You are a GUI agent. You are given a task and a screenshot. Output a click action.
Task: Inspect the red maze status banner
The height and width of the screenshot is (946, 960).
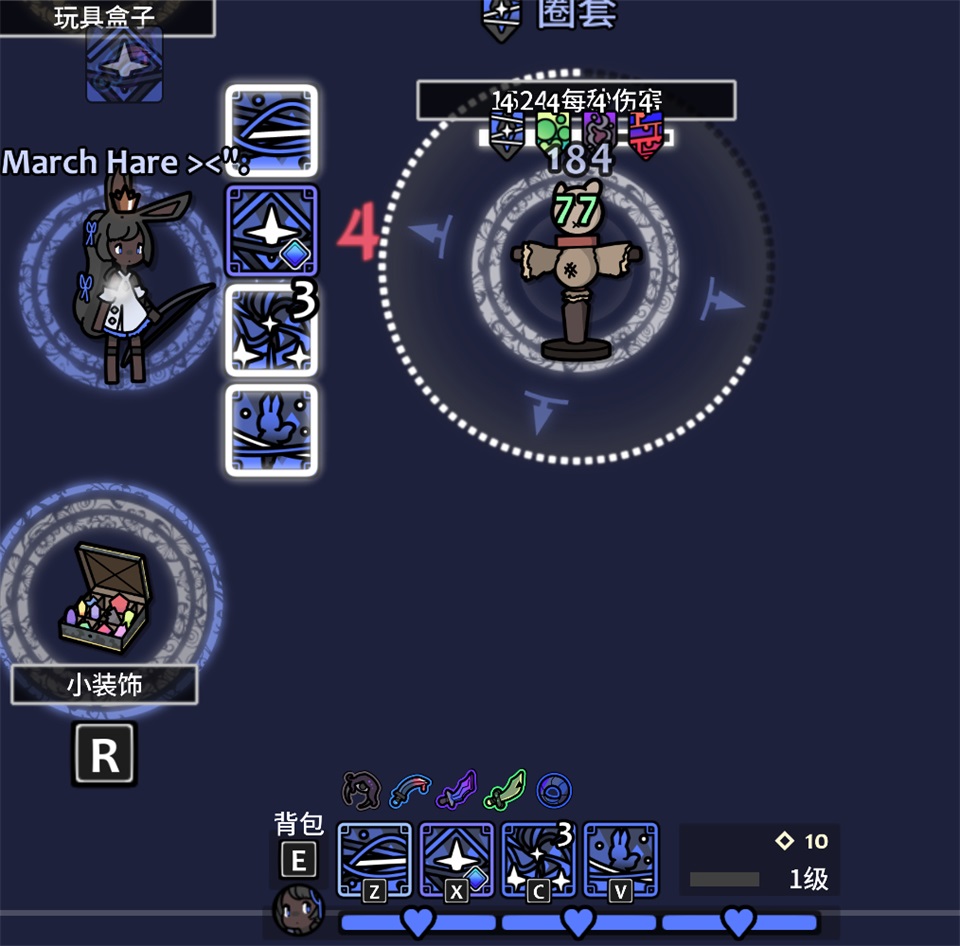(x=646, y=135)
